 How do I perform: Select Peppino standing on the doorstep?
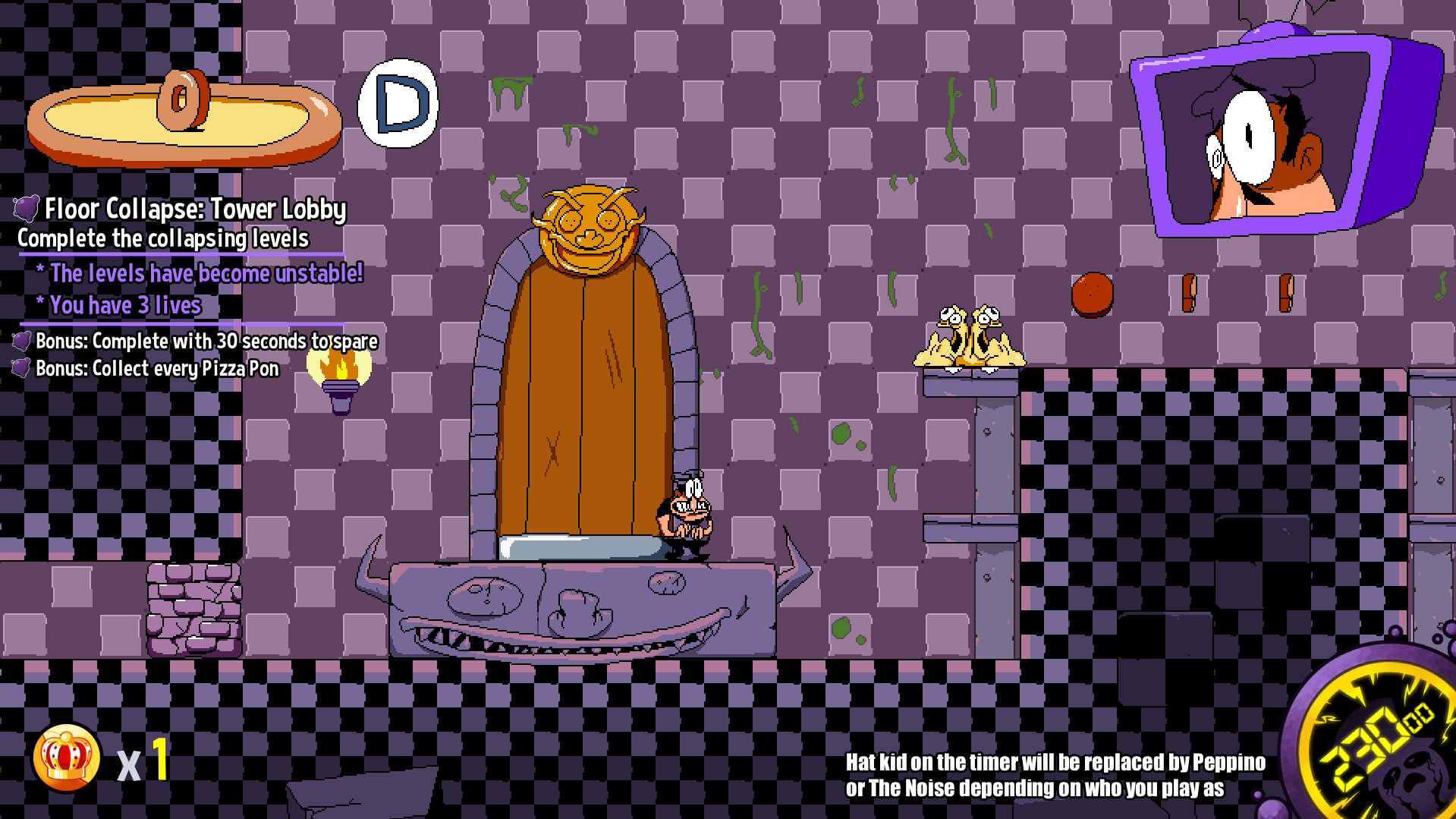[x=687, y=516]
